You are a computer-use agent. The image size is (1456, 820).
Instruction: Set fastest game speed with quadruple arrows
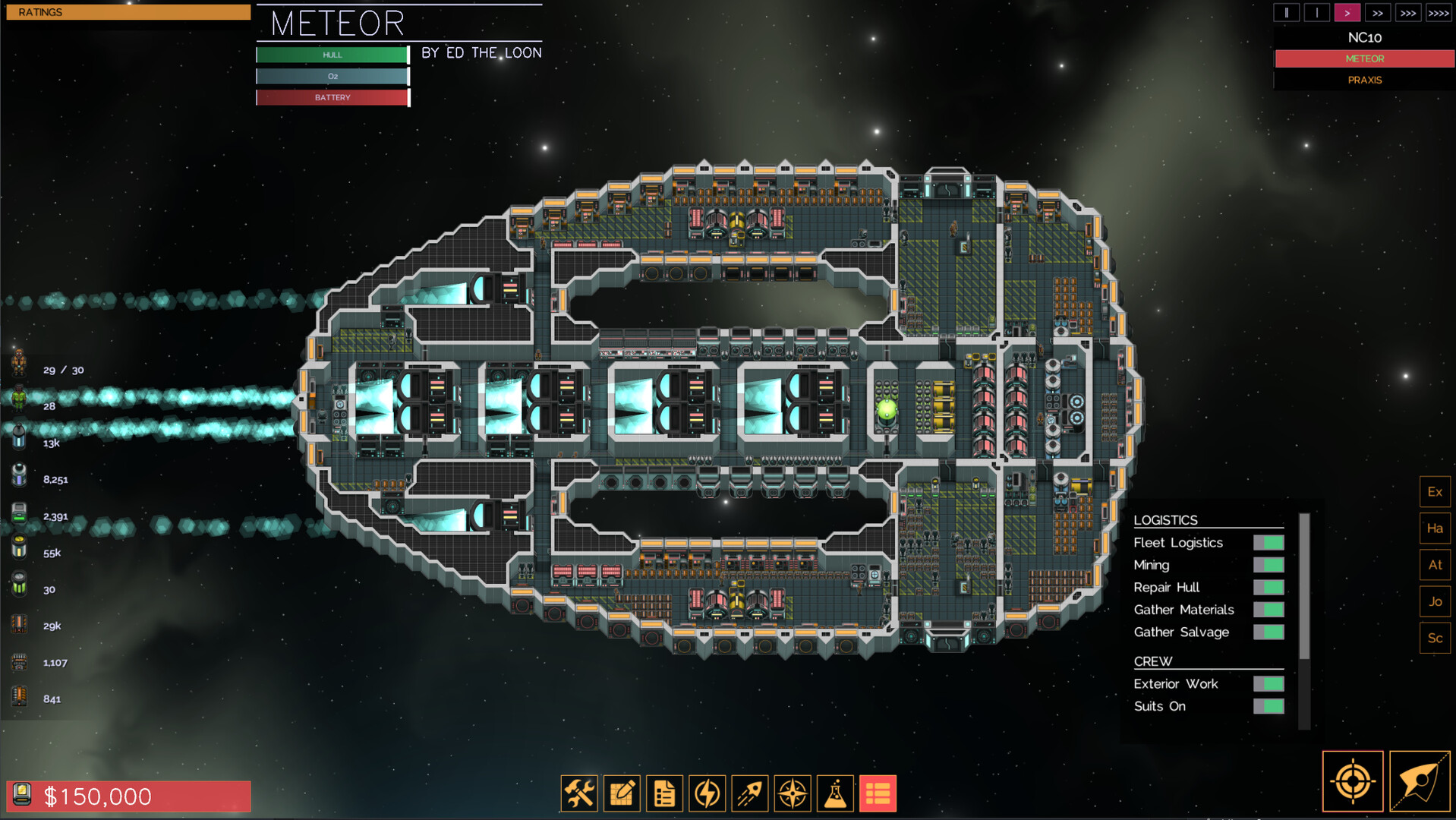(1439, 12)
